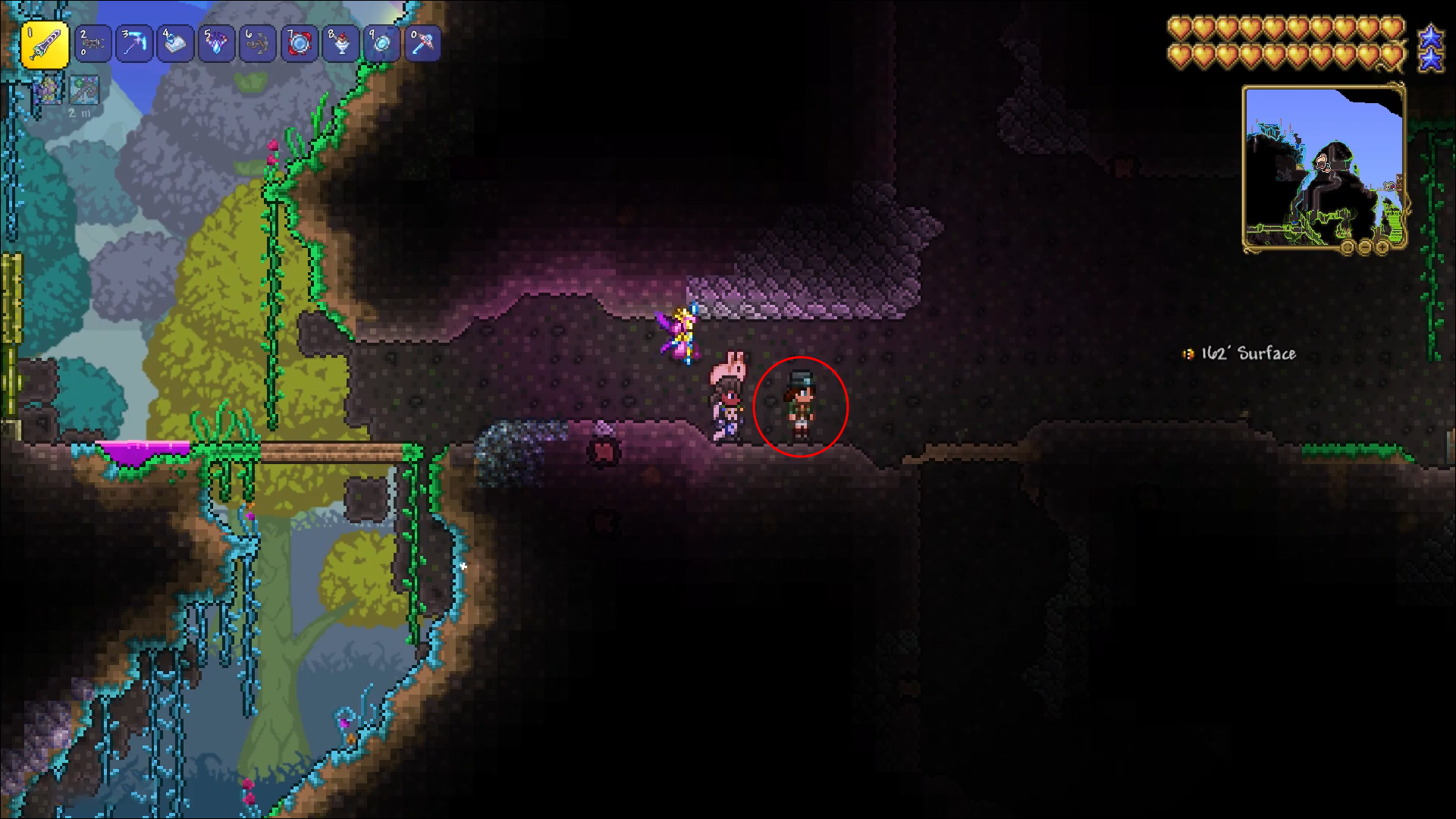Zoom in the minimap with plus button
Viewport: 1456px width, 819px height.
(1381, 248)
